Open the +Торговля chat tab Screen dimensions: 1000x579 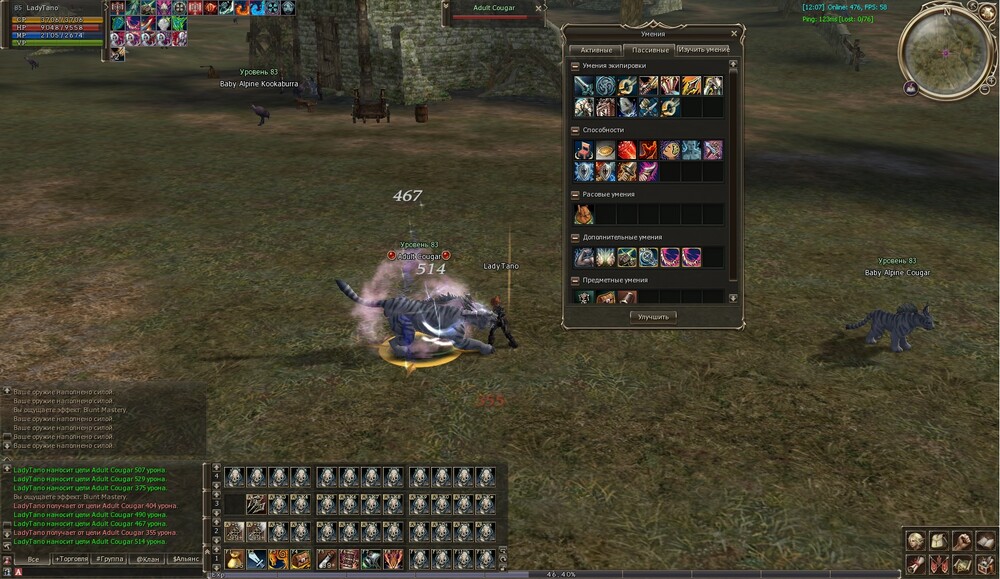click(x=70, y=559)
